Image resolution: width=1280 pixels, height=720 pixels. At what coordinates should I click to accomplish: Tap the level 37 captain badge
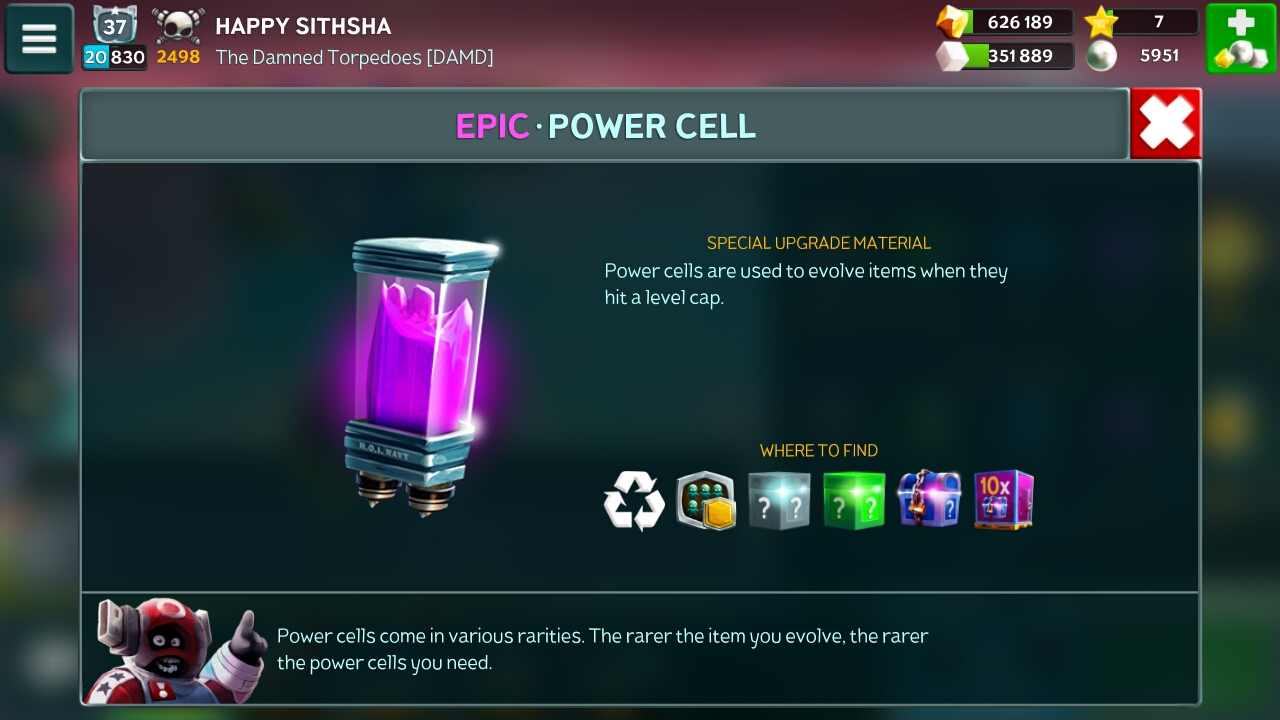[x=115, y=25]
